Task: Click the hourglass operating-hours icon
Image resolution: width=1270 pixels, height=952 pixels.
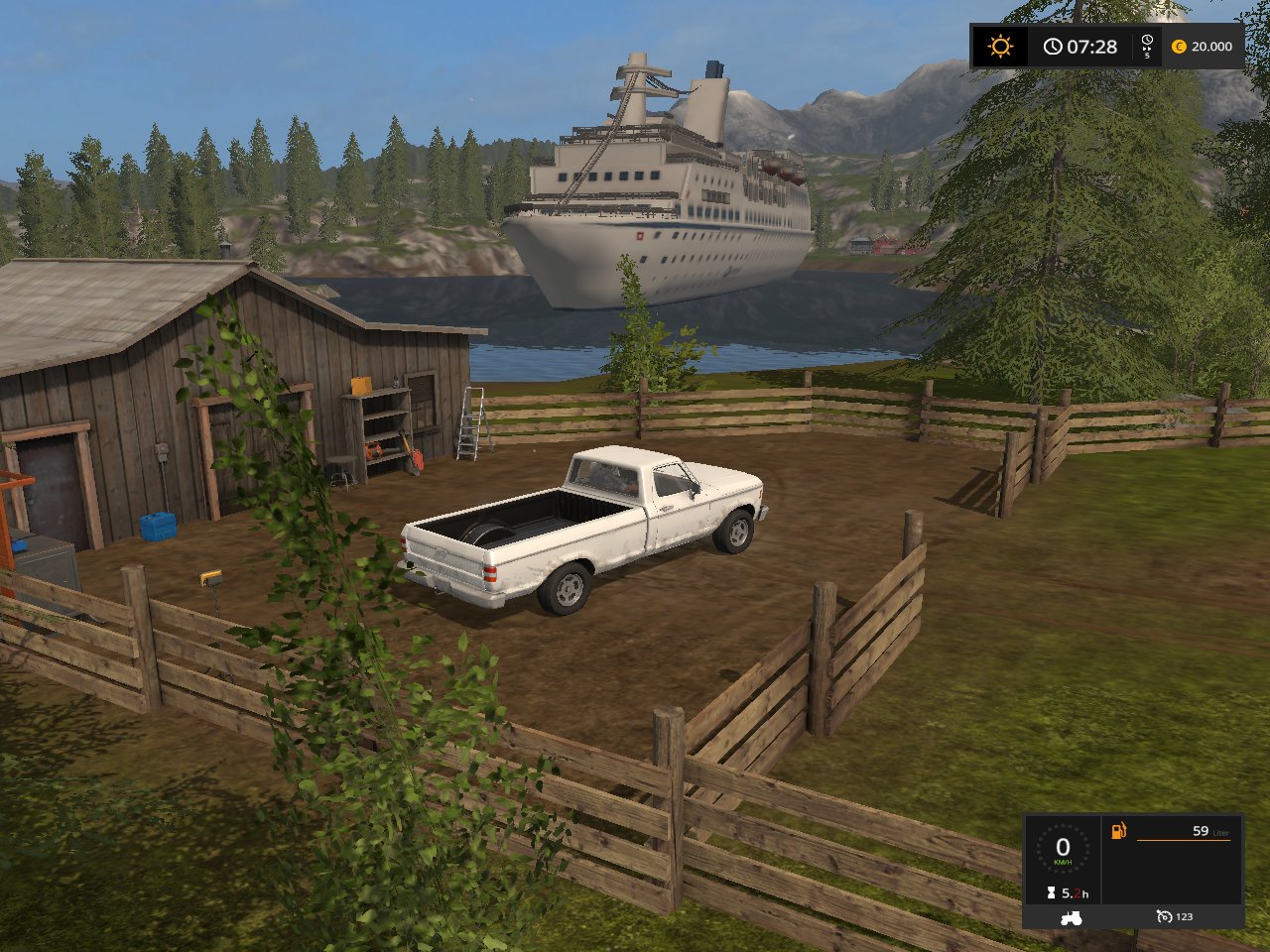Action: click(1052, 893)
